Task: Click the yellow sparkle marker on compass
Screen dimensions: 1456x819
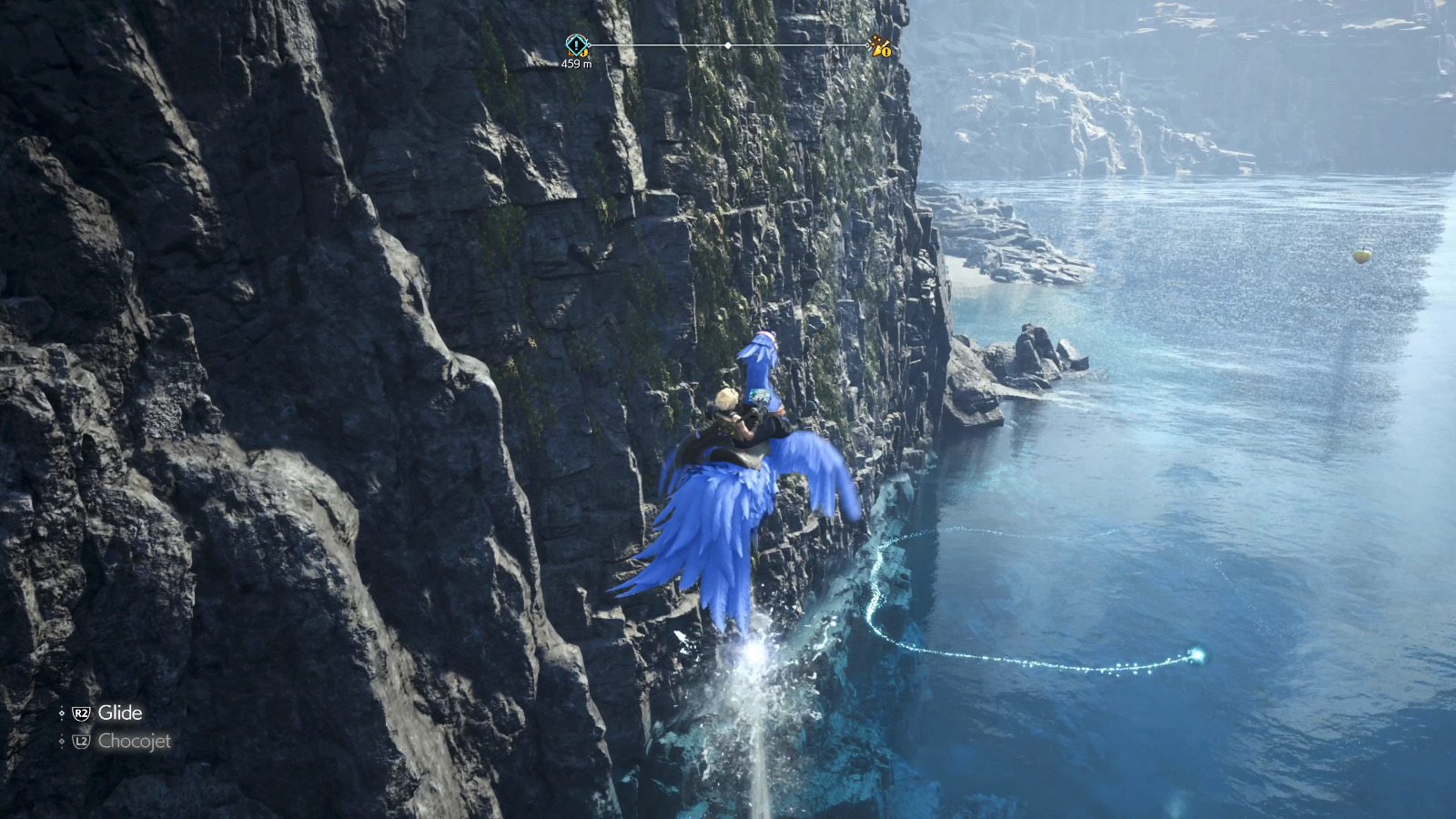Action: (x=879, y=46)
